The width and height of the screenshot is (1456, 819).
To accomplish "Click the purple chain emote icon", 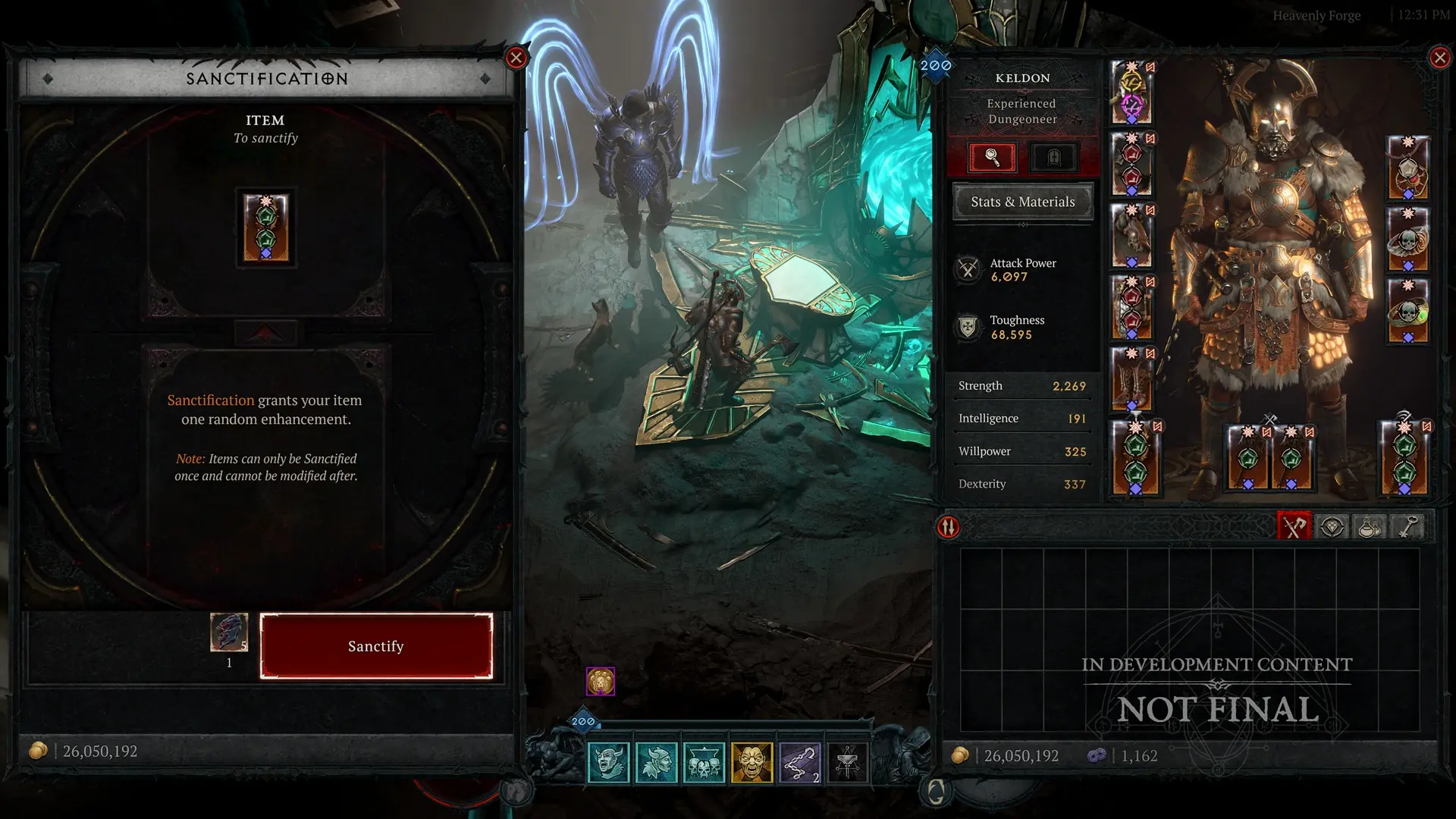I will point(801,762).
